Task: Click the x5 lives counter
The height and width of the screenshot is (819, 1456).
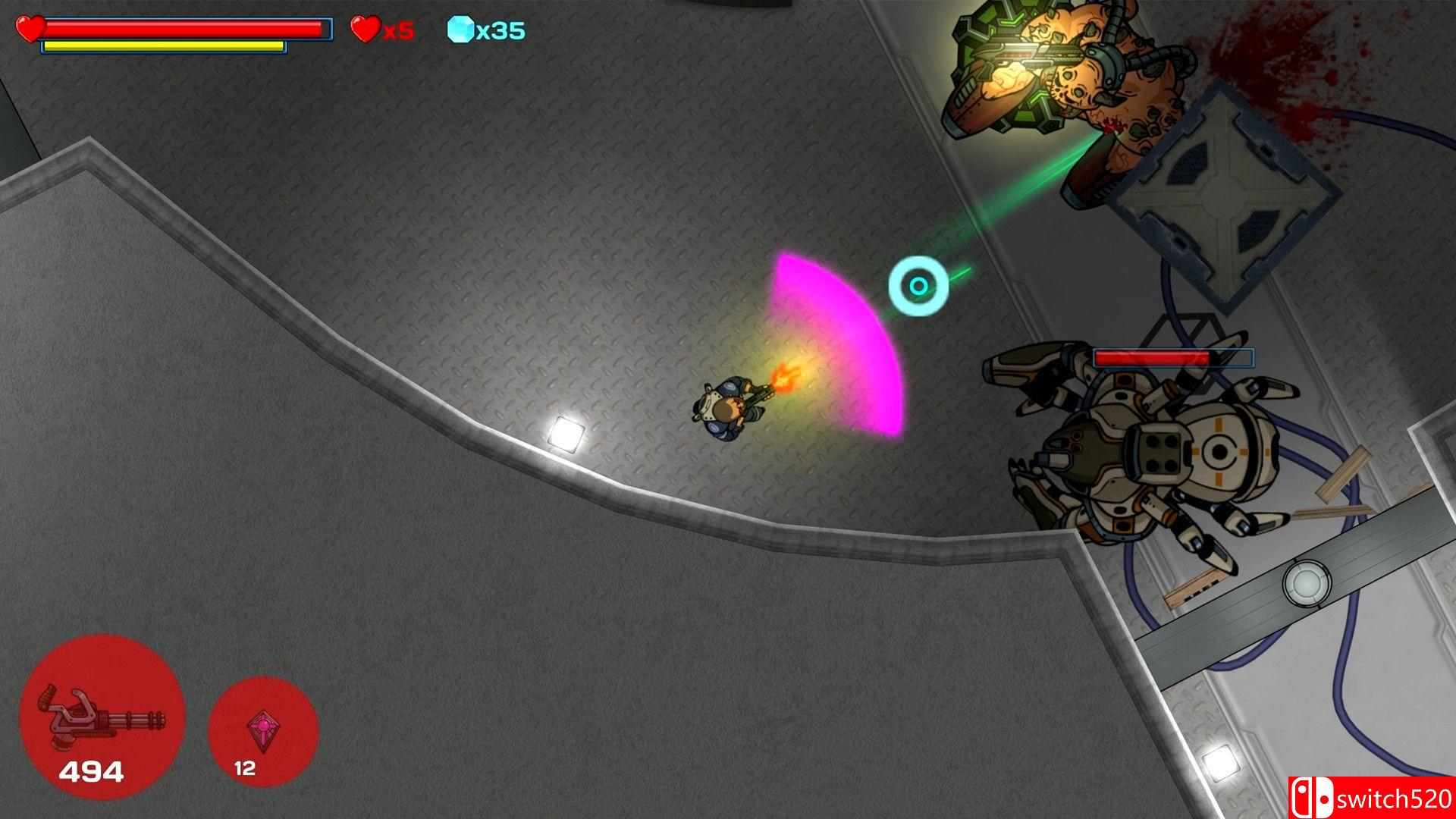Action: (394, 32)
